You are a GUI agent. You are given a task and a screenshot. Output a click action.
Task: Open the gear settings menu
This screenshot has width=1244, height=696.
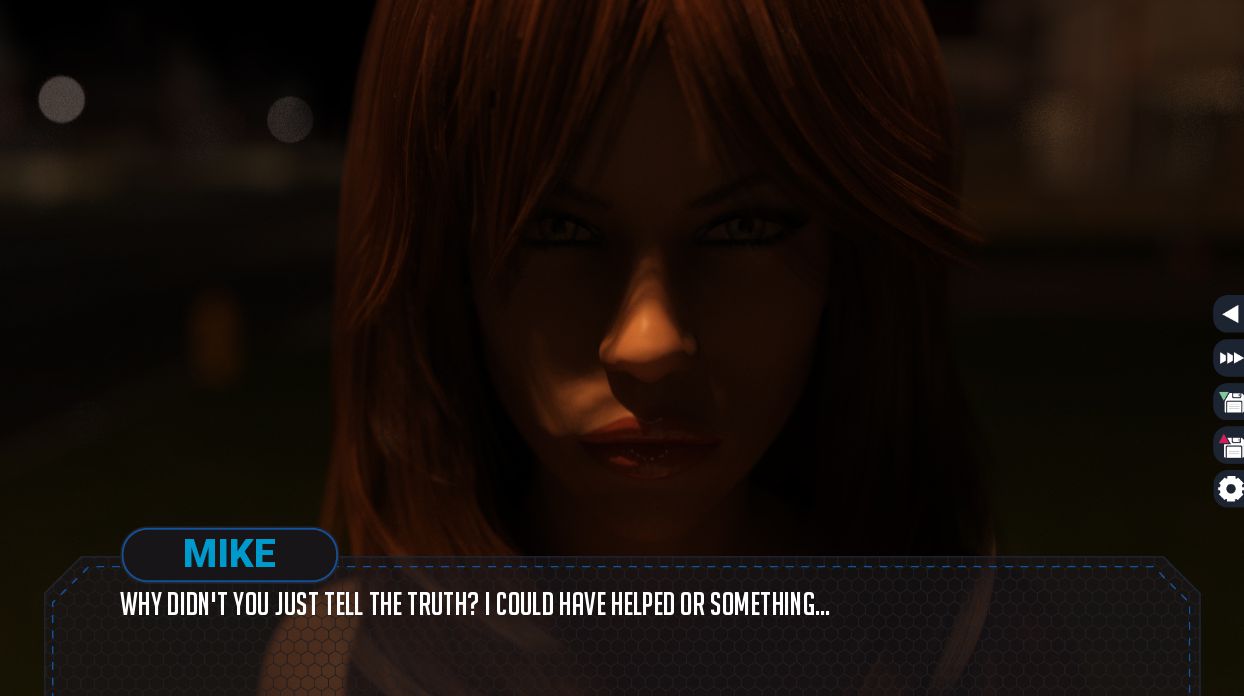1230,489
